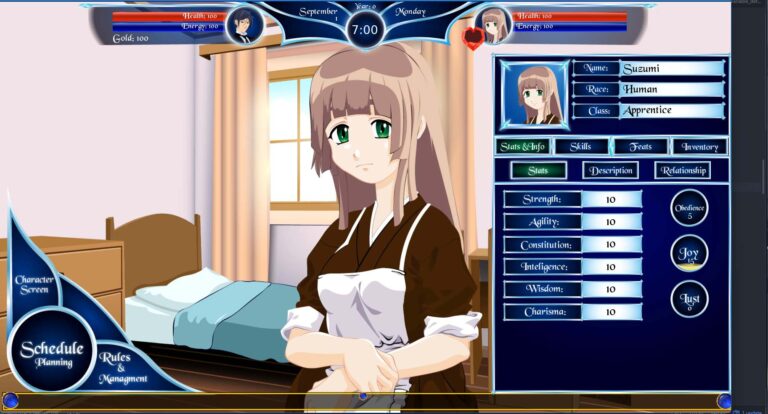768x414 pixels.
Task: Open Schedule Planning
Action: tap(52, 353)
